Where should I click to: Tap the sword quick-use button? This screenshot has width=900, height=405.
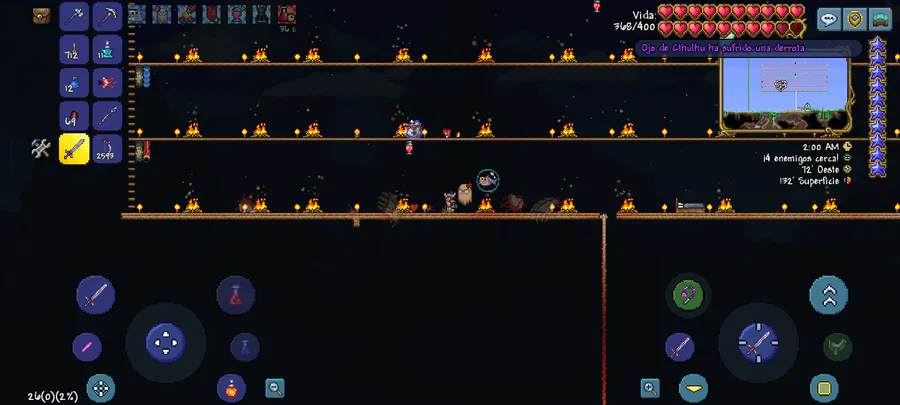[96, 295]
